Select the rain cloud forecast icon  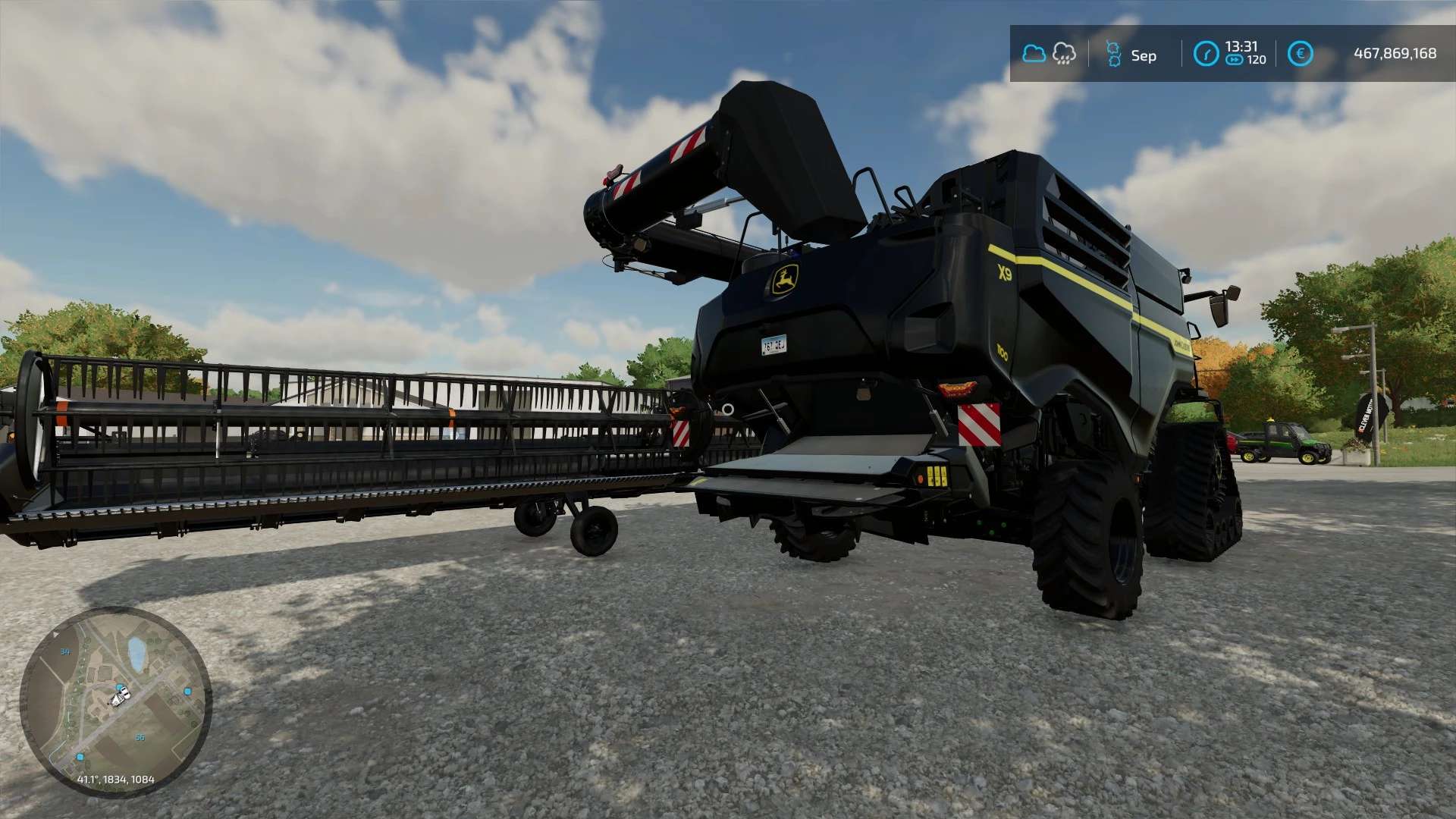tap(1064, 54)
